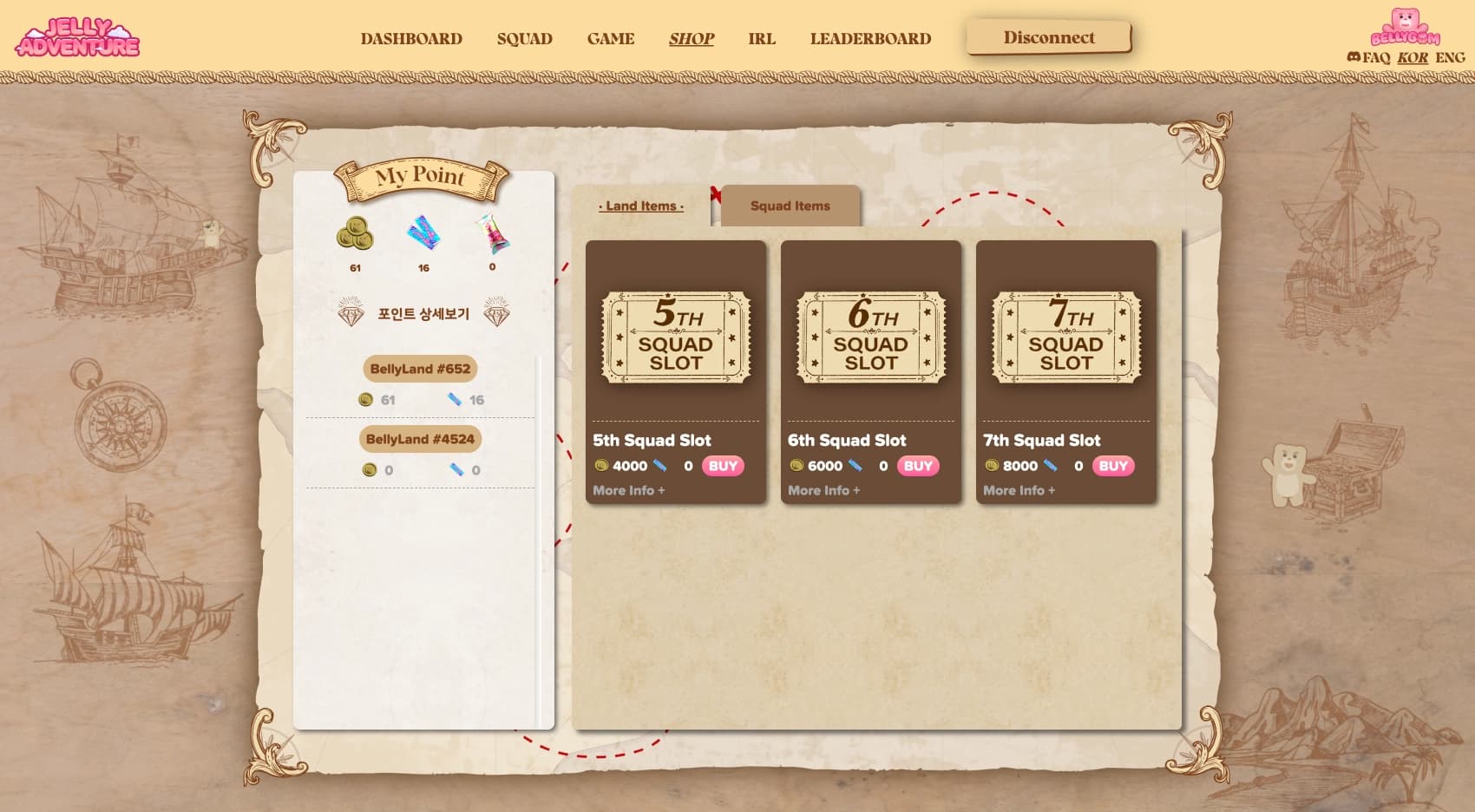Viewport: 1475px width, 812px height.
Task: Click the 6th Squad Slot ticket image
Action: (870, 336)
